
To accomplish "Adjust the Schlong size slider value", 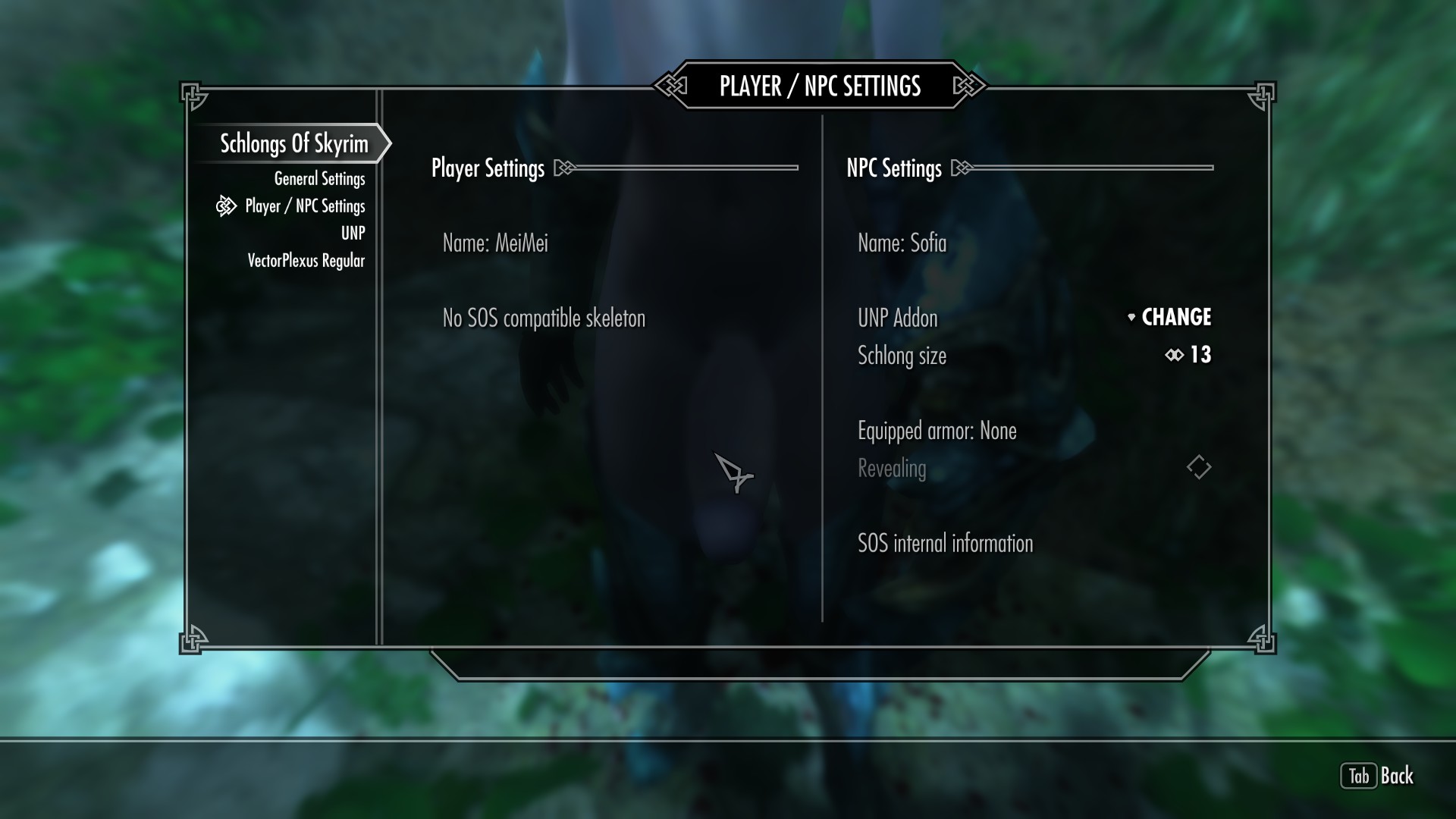I will click(x=1188, y=355).
